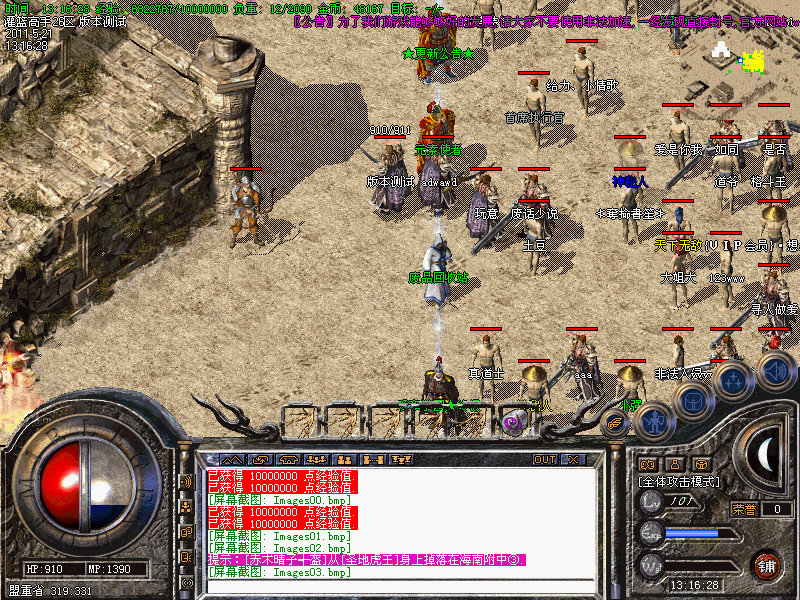Click the 荣誉 honor label
This screenshot has height=600, width=800.
pos(745,509)
